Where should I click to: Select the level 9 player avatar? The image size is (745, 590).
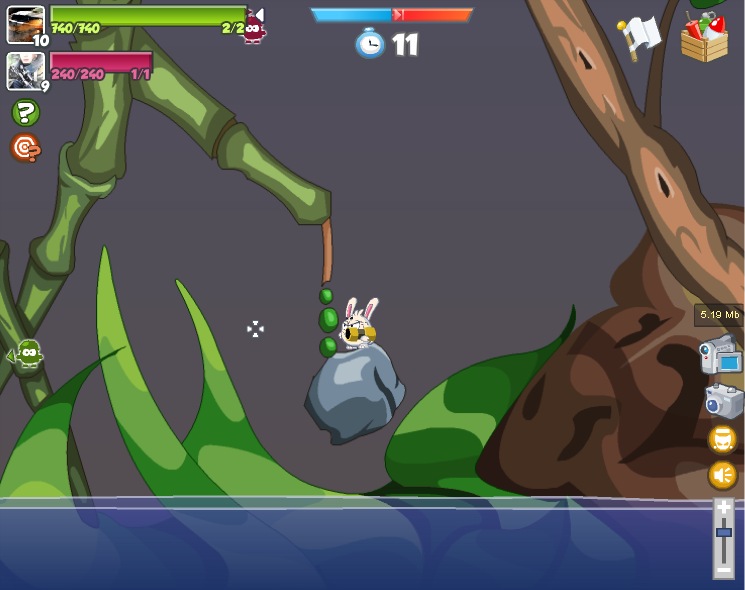[x=25, y=71]
